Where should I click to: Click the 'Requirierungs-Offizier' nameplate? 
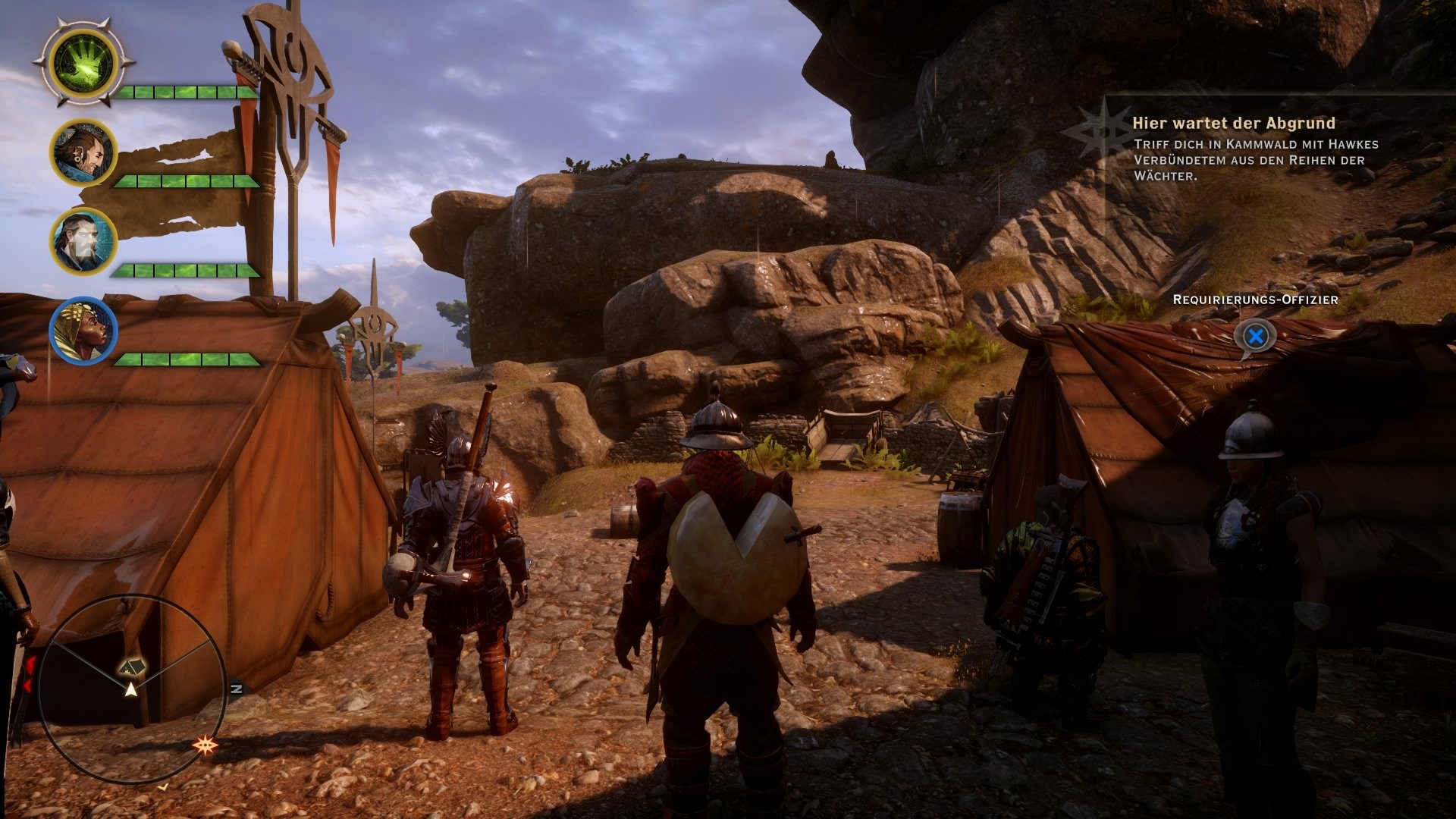point(1255,301)
